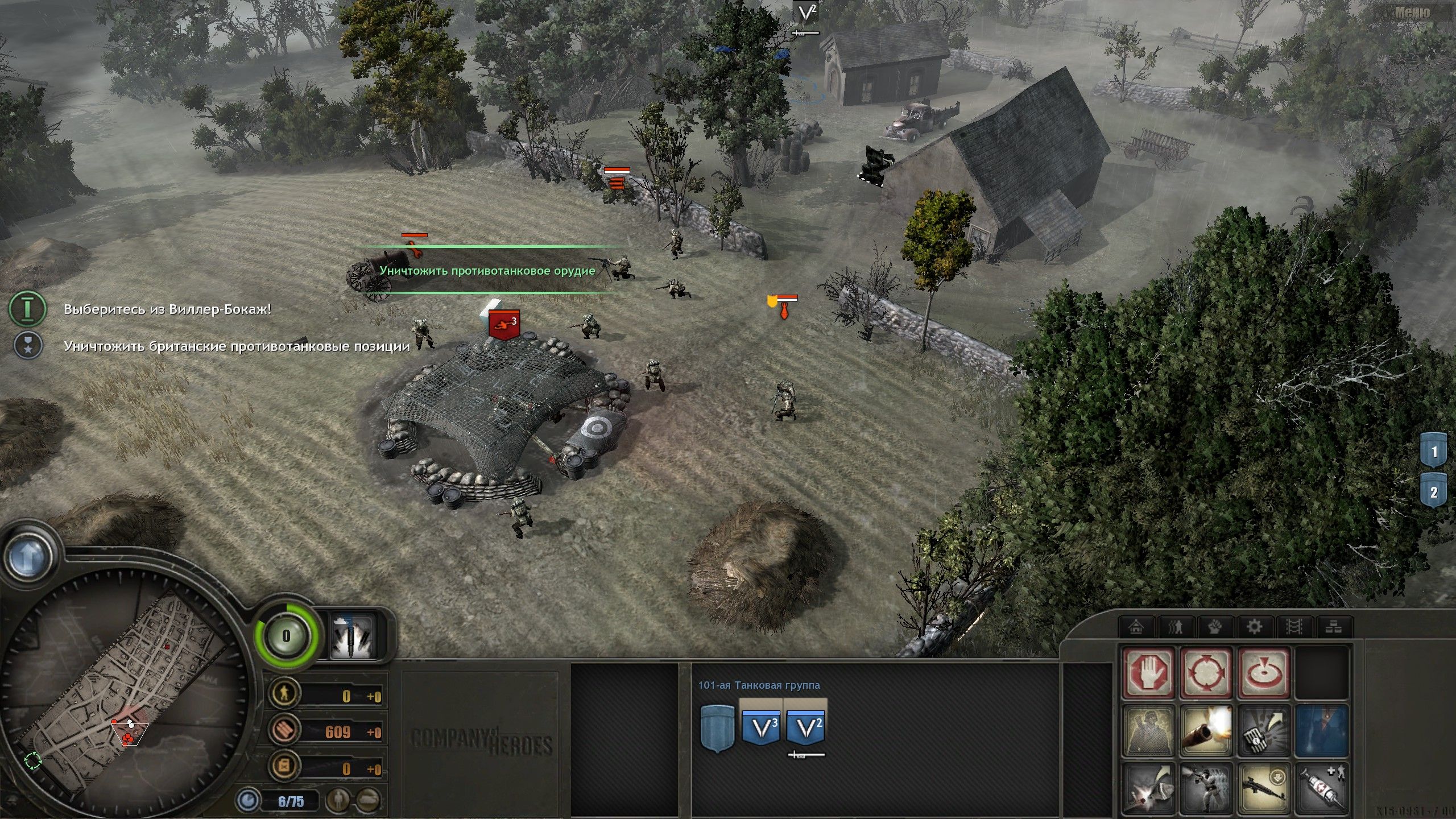The image size is (1456, 819).
Task: Use the medic syringe reinforce icon
Action: click(x=1322, y=788)
